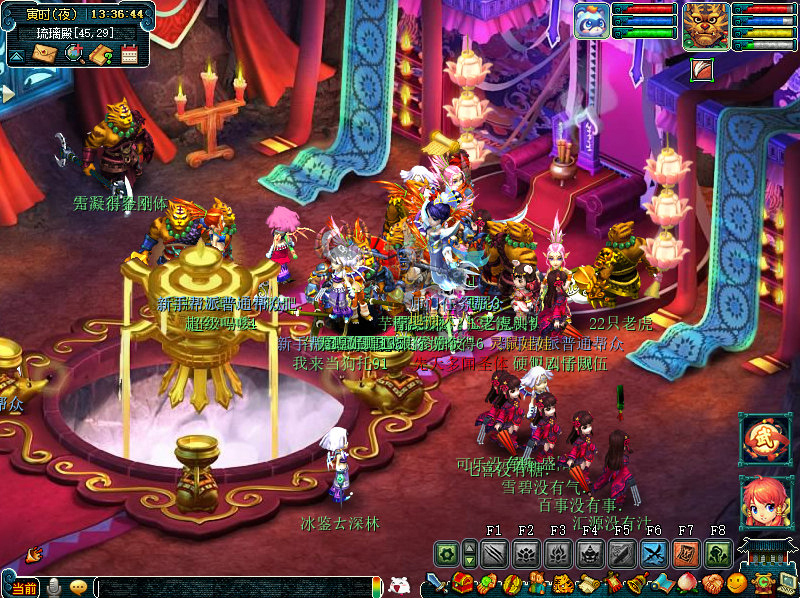This screenshot has width=800, height=598.
Task: Activate the F6 blue crossed swords skill
Action: tap(654, 552)
